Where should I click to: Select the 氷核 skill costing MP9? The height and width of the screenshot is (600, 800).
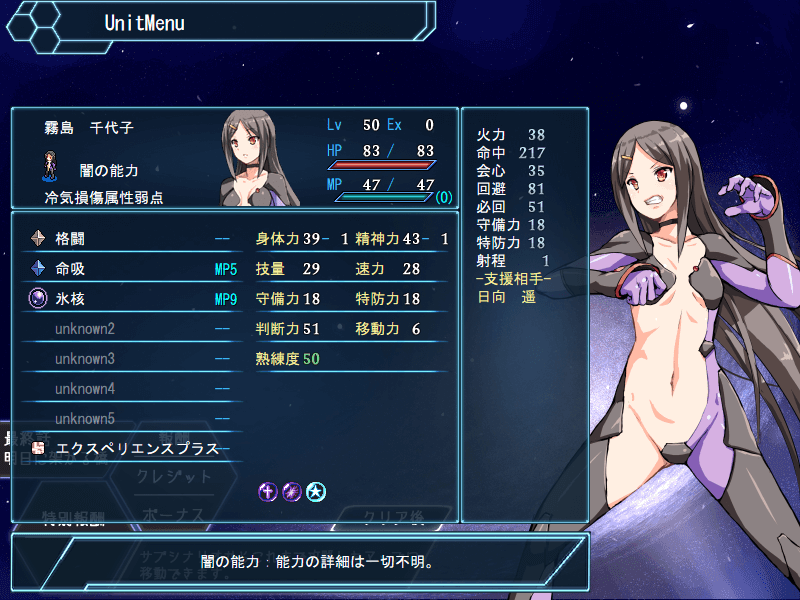tap(130, 298)
